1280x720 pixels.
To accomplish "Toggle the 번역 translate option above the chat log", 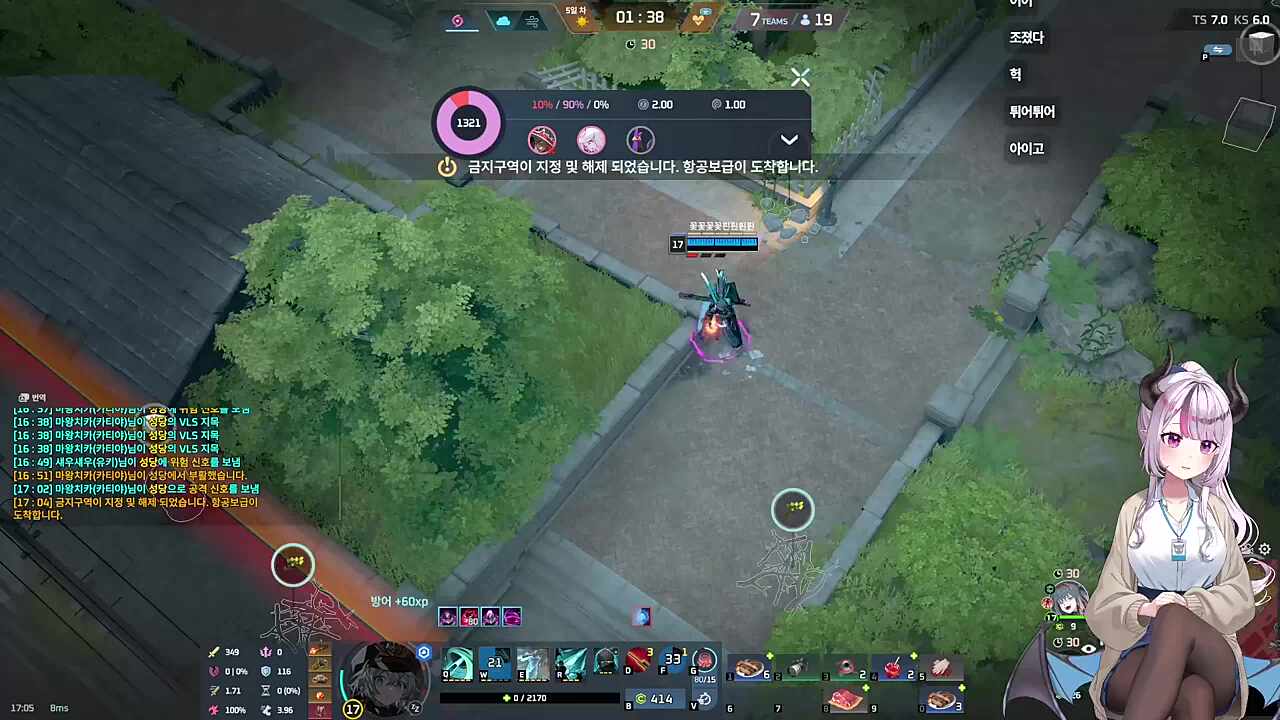I will tap(30, 397).
